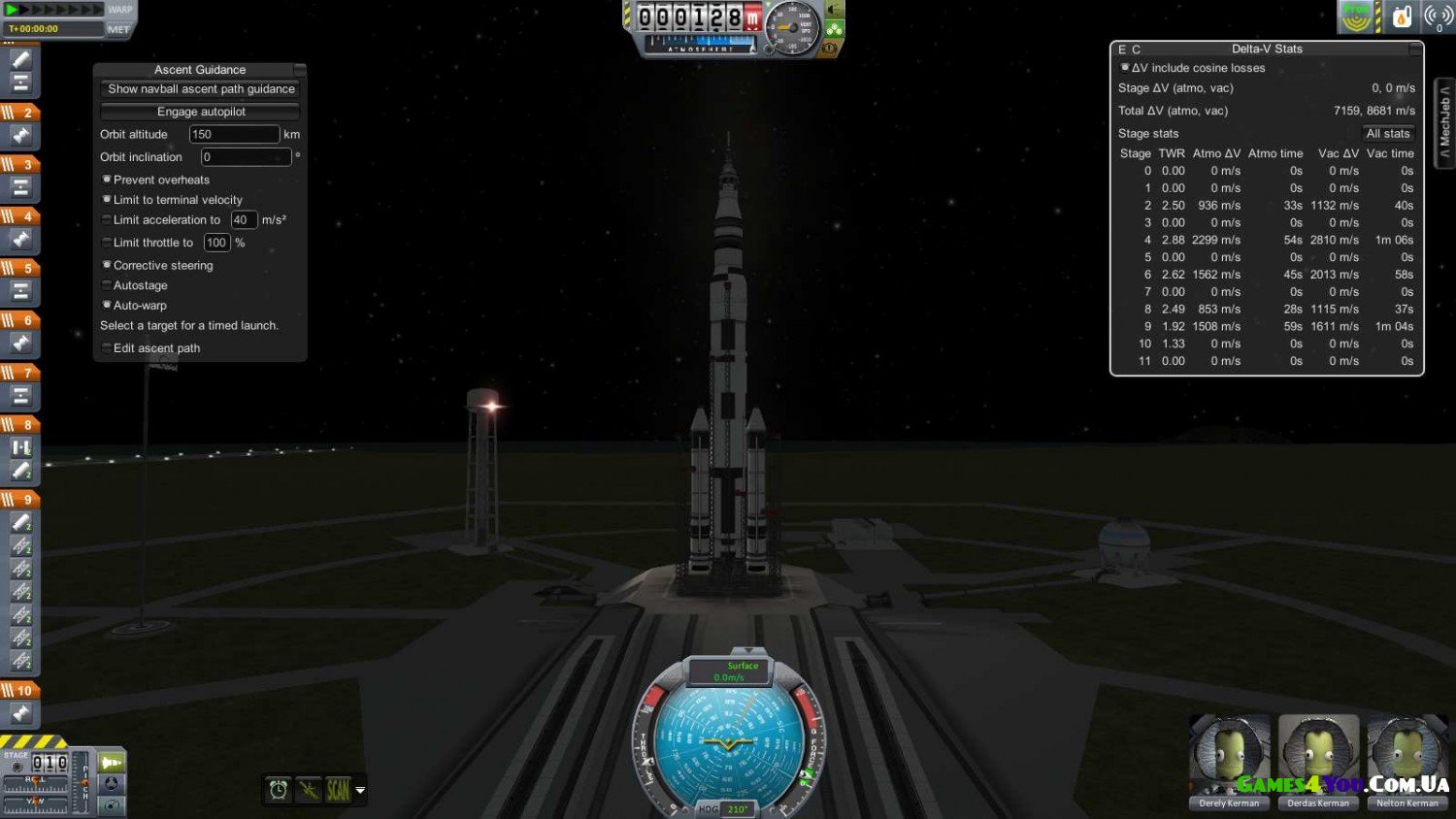Viewport: 1456px width, 819px height.
Task: Switch to staging control mode button
Action: tap(112, 763)
